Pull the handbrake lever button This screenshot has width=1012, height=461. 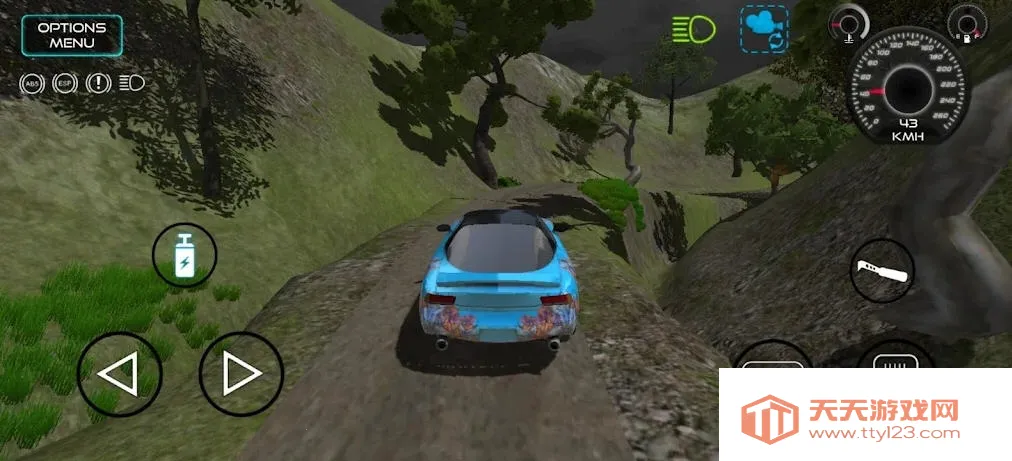tap(881, 271)
